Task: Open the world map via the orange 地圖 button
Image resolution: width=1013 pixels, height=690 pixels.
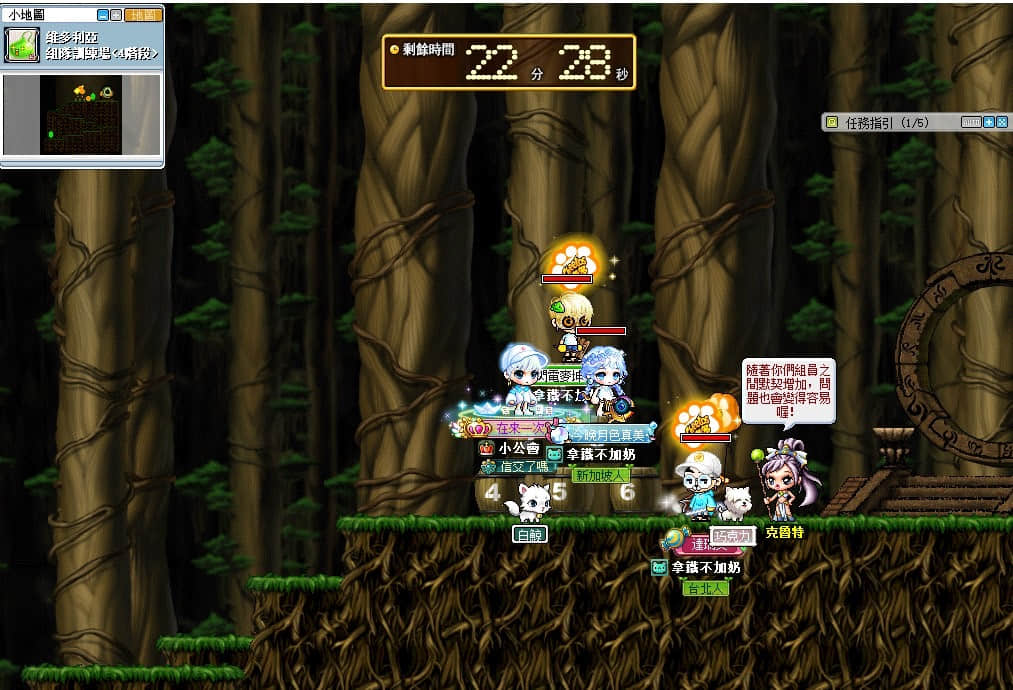Action: [144, 16]
